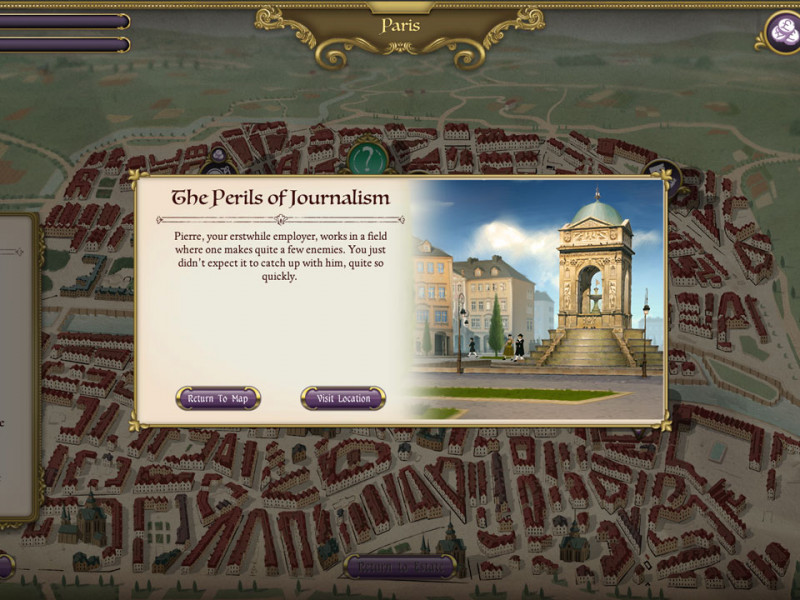Image resolution: width=800 pixels, height=600 pixels.
Task: Return to Map from the dialog
Action: (218, 399)
